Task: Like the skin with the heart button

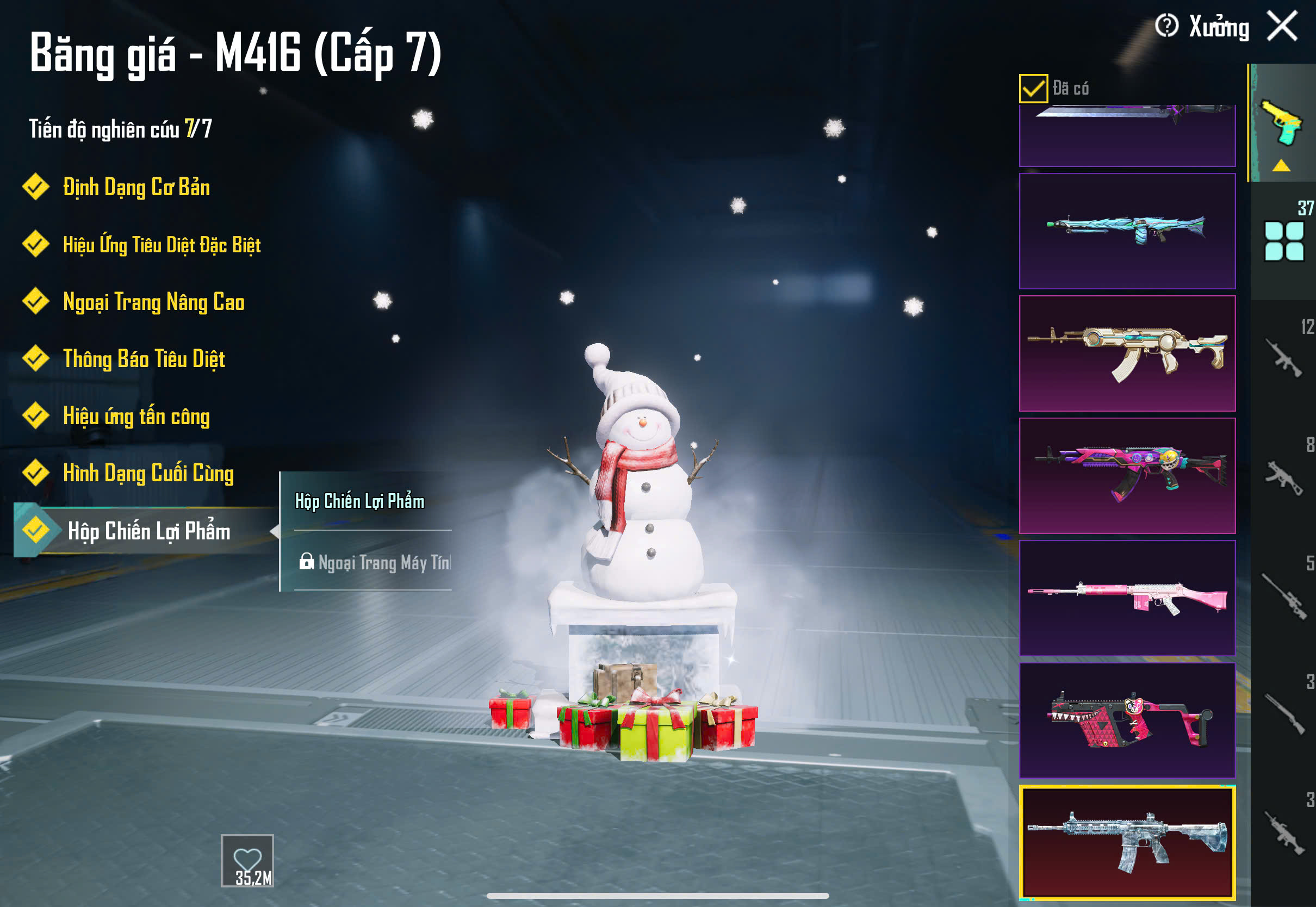Action: point(247,859)
